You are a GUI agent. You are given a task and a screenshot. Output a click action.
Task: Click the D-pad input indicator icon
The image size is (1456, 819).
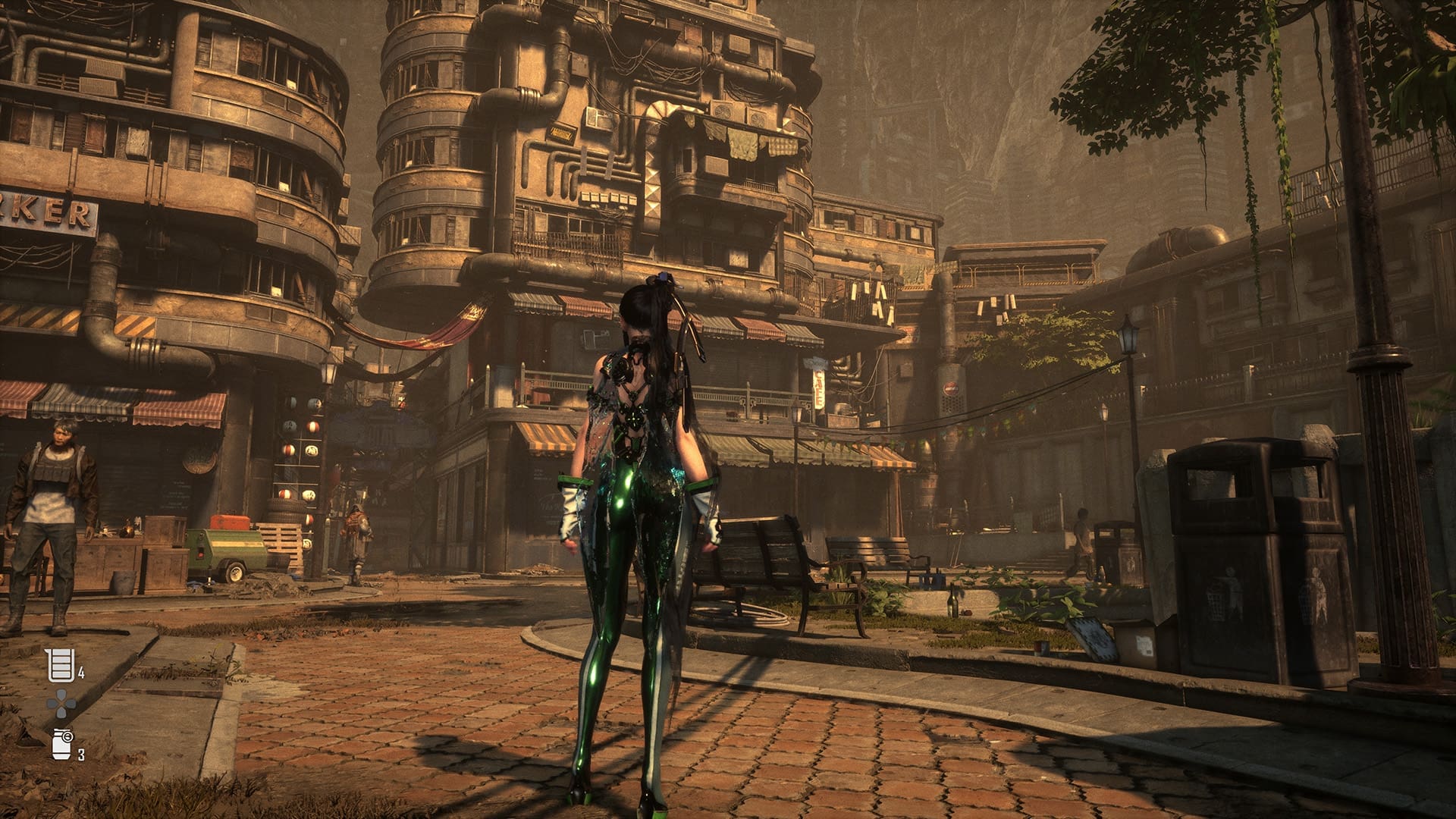61,704
